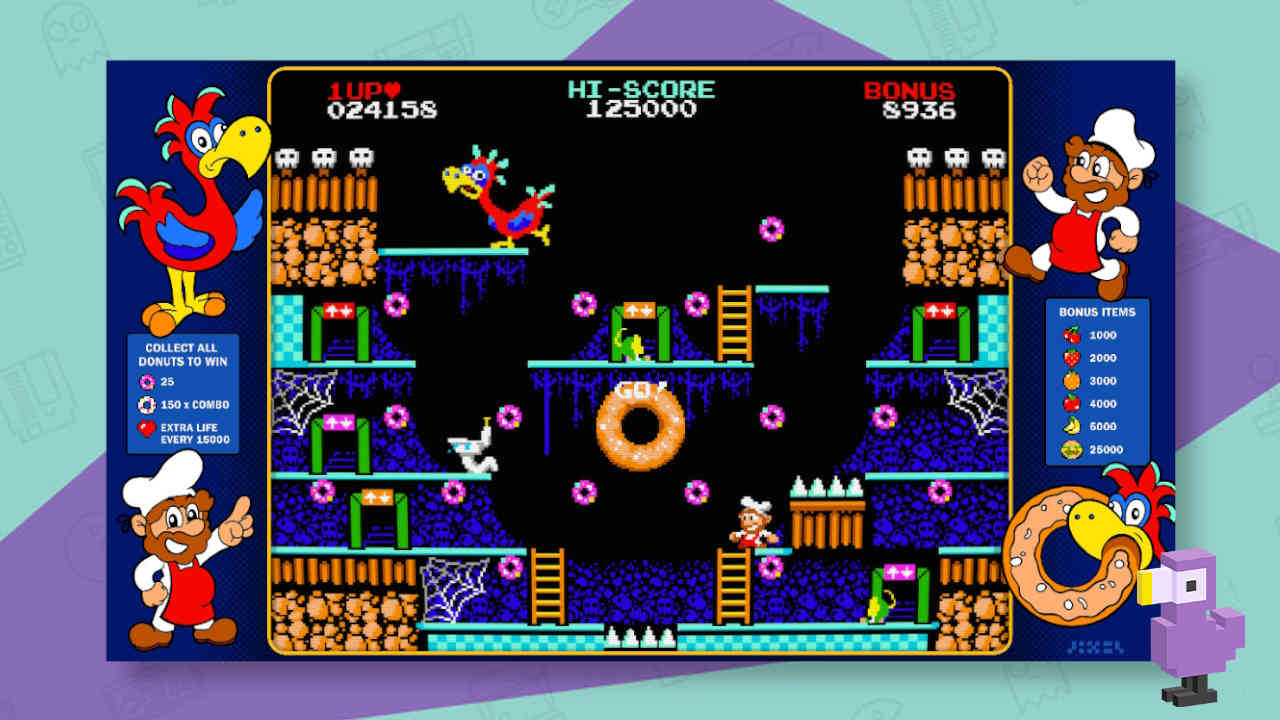
Task: Click the banana bonus icon worth 5000
Action: [x=1071, y=424]
